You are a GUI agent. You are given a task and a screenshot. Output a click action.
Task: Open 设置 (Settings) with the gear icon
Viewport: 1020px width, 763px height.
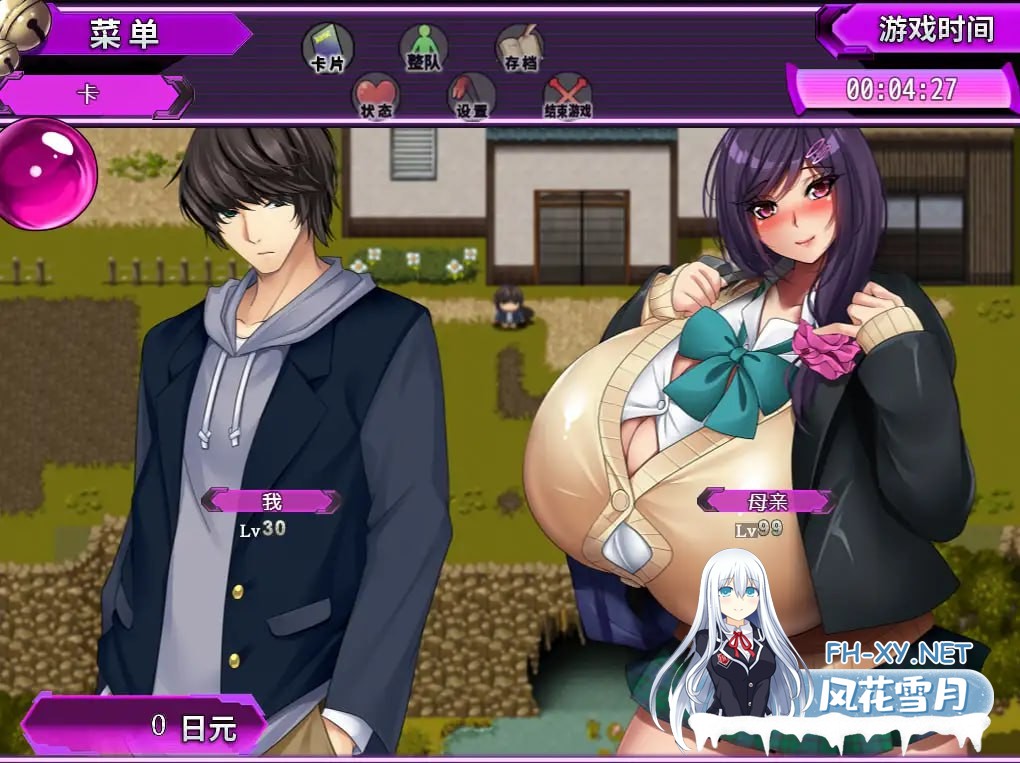472,97
